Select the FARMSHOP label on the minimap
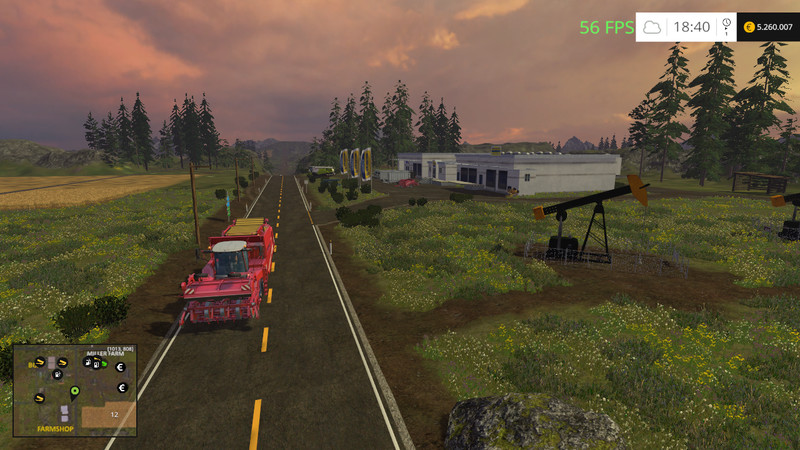Screen dimensions: 800x450 click(x=55, y=427)
